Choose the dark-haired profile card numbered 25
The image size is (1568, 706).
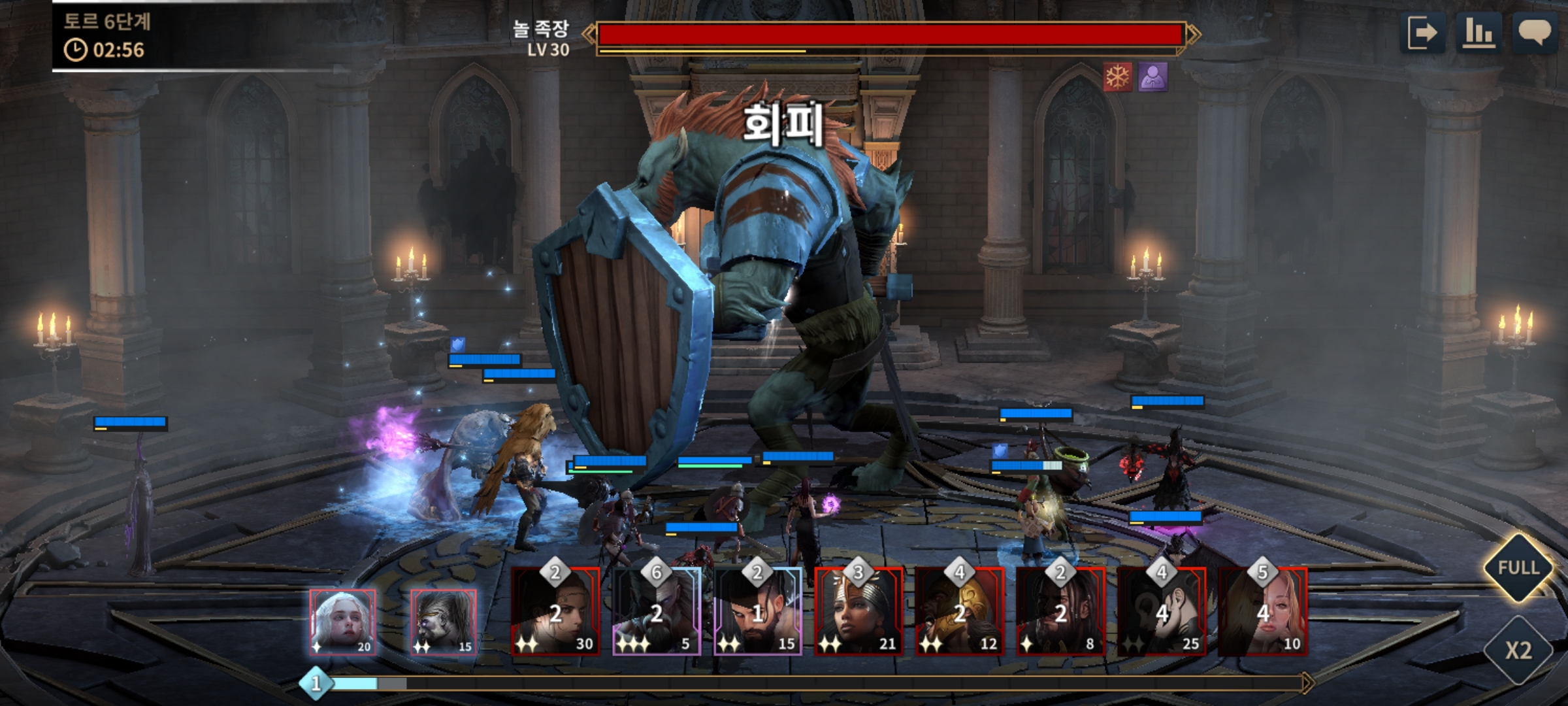click(x=1162, y=613)
